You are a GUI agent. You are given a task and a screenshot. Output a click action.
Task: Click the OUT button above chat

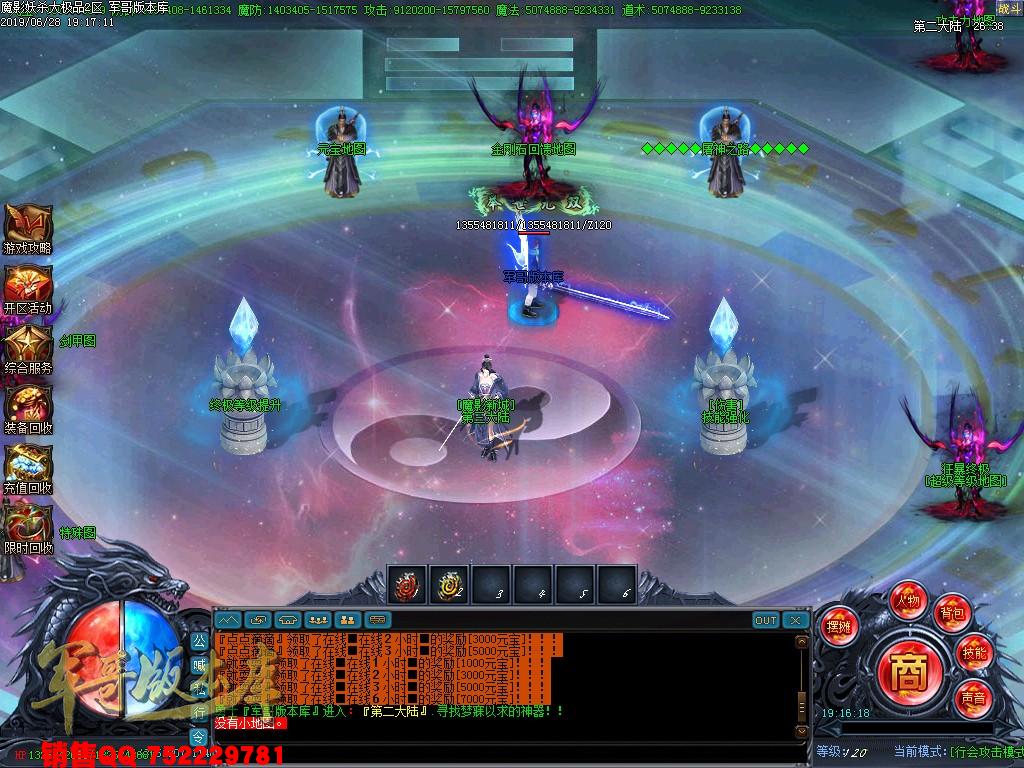click(766, 620)
